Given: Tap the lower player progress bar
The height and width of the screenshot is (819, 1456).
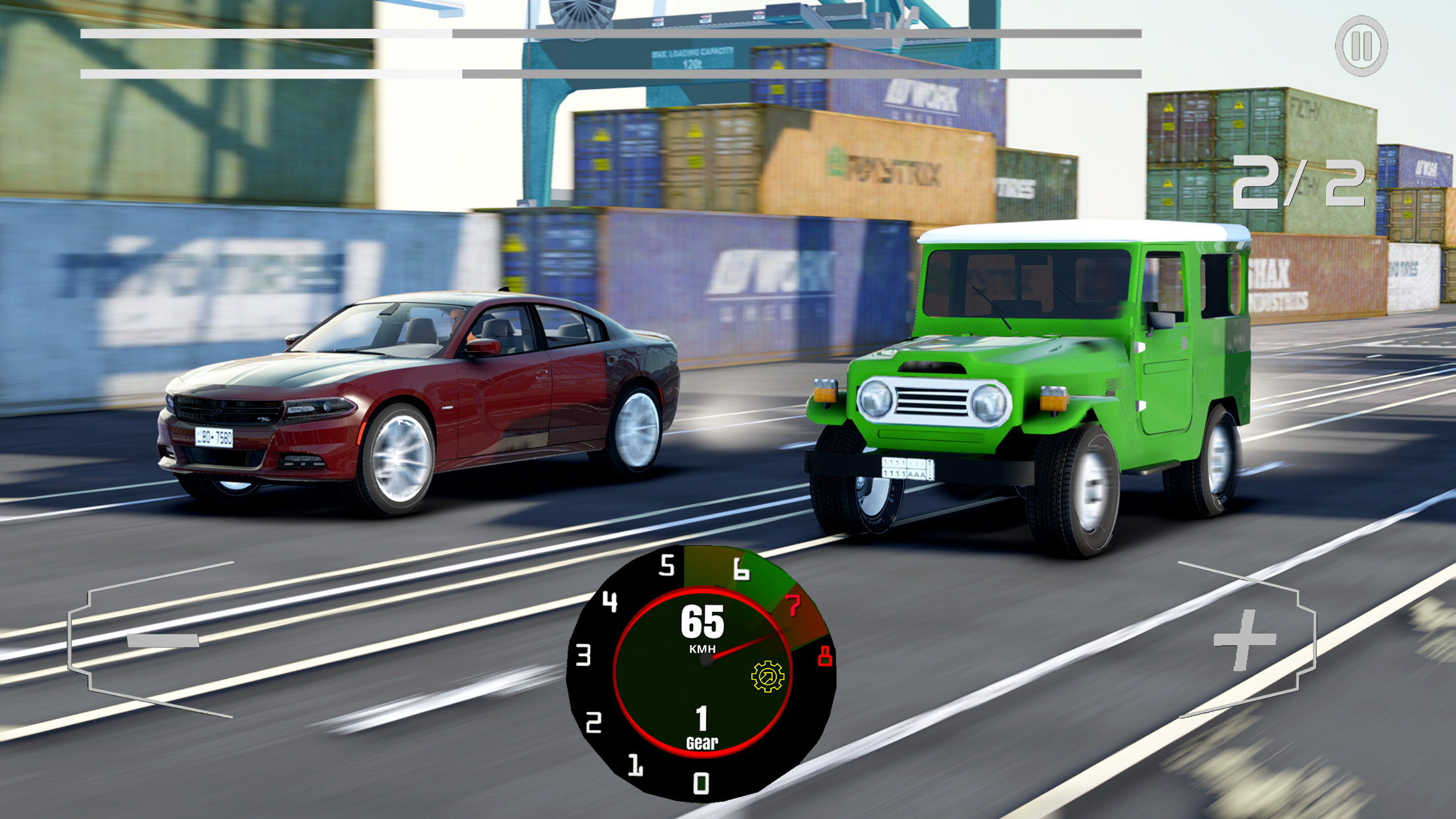Looking at the screenshot, I should pyautogui.click(x=610, y=73).
